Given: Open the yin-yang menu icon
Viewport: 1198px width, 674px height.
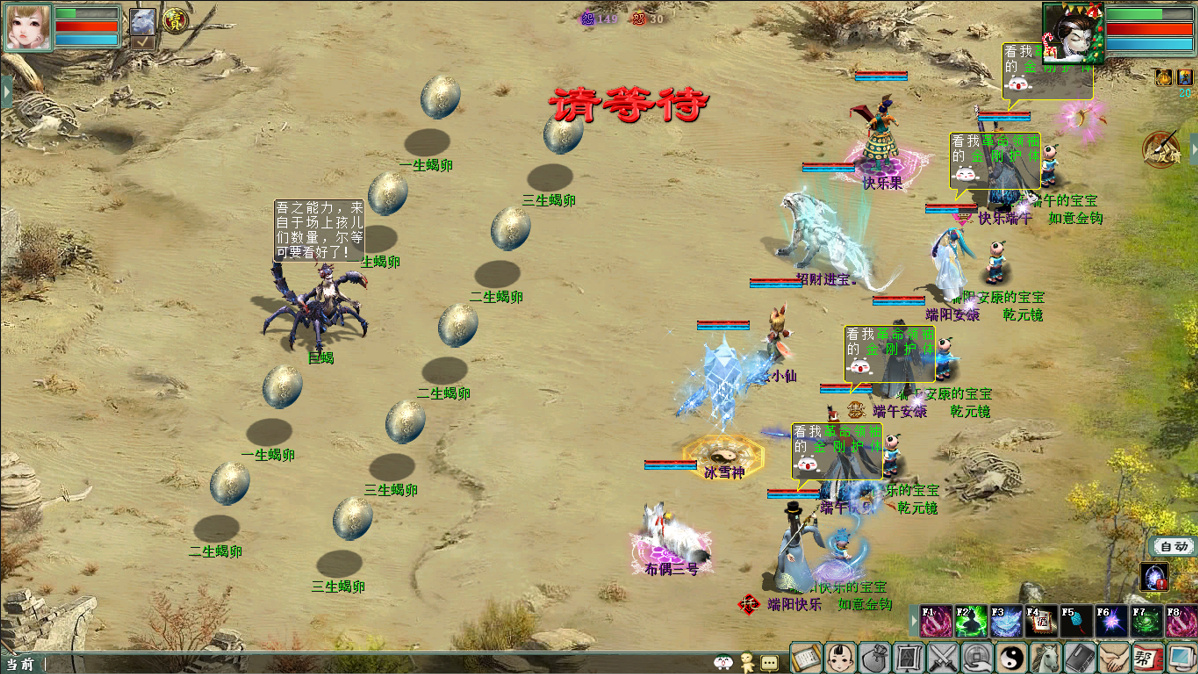Looking at the screenshot, I should (x=1011, y=658).
